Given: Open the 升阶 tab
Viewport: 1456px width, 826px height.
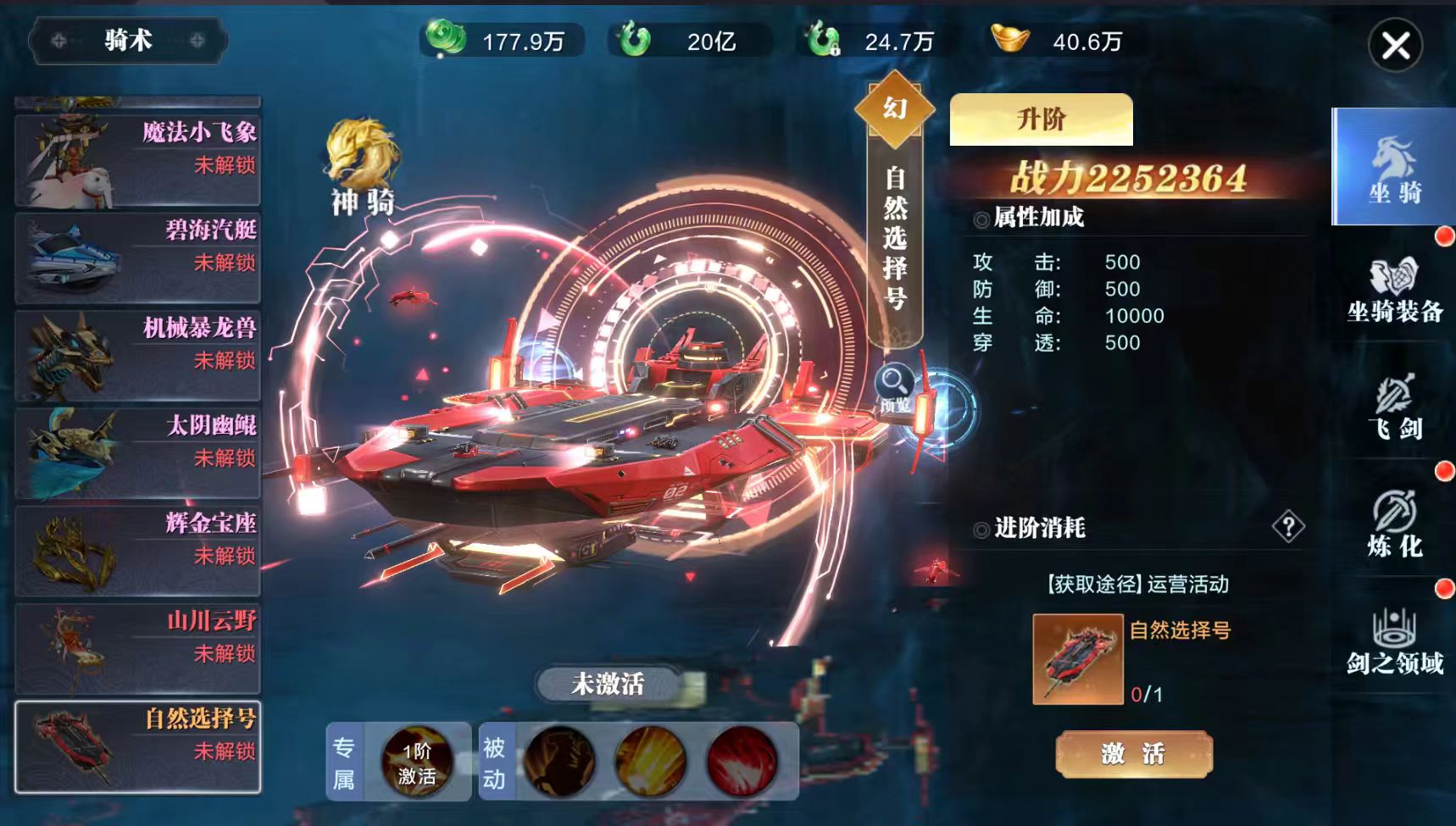Looking at the screenshot, I should click(x=1041, y=119).
